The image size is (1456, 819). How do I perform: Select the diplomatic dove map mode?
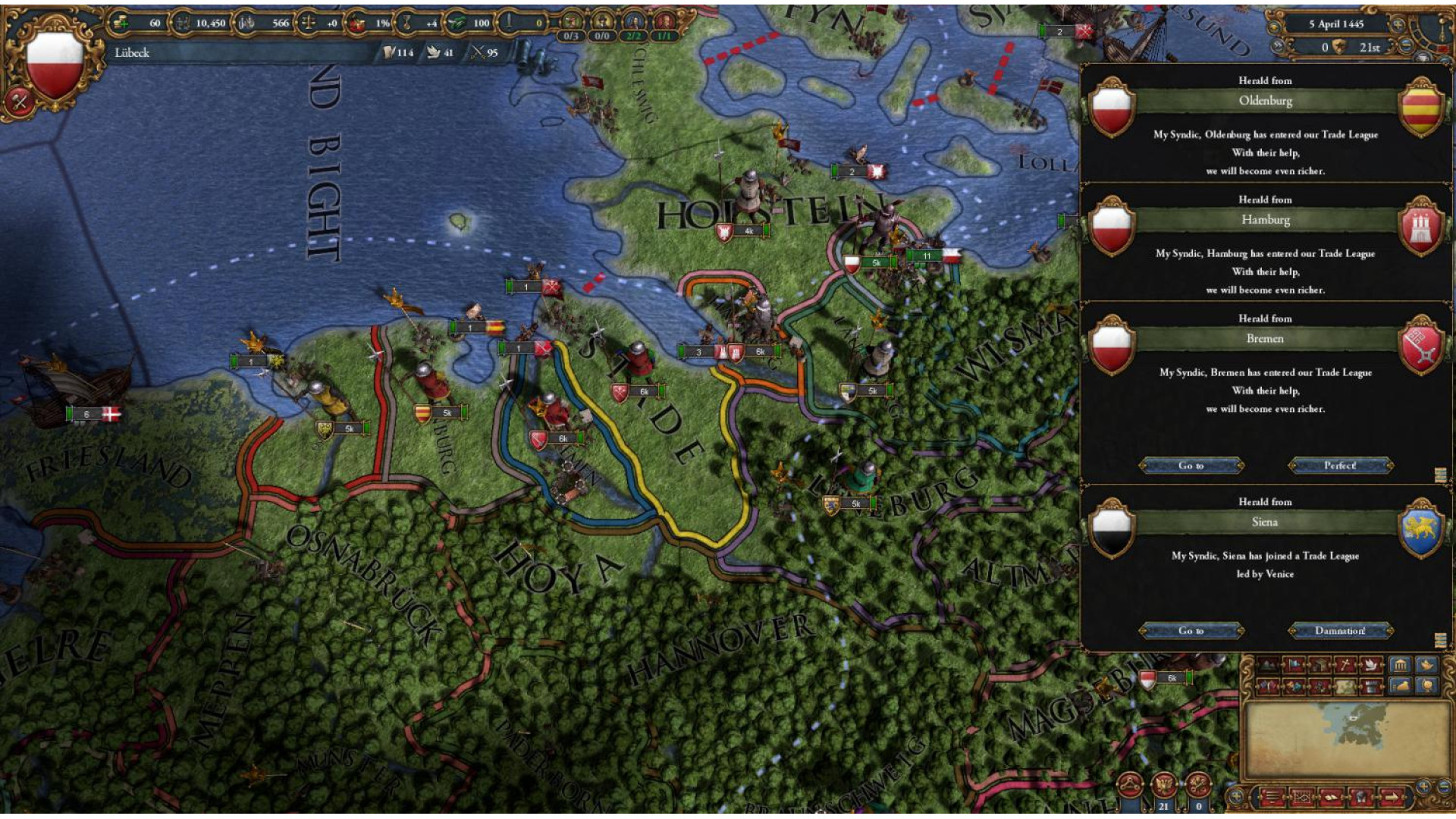[1370, 666]
